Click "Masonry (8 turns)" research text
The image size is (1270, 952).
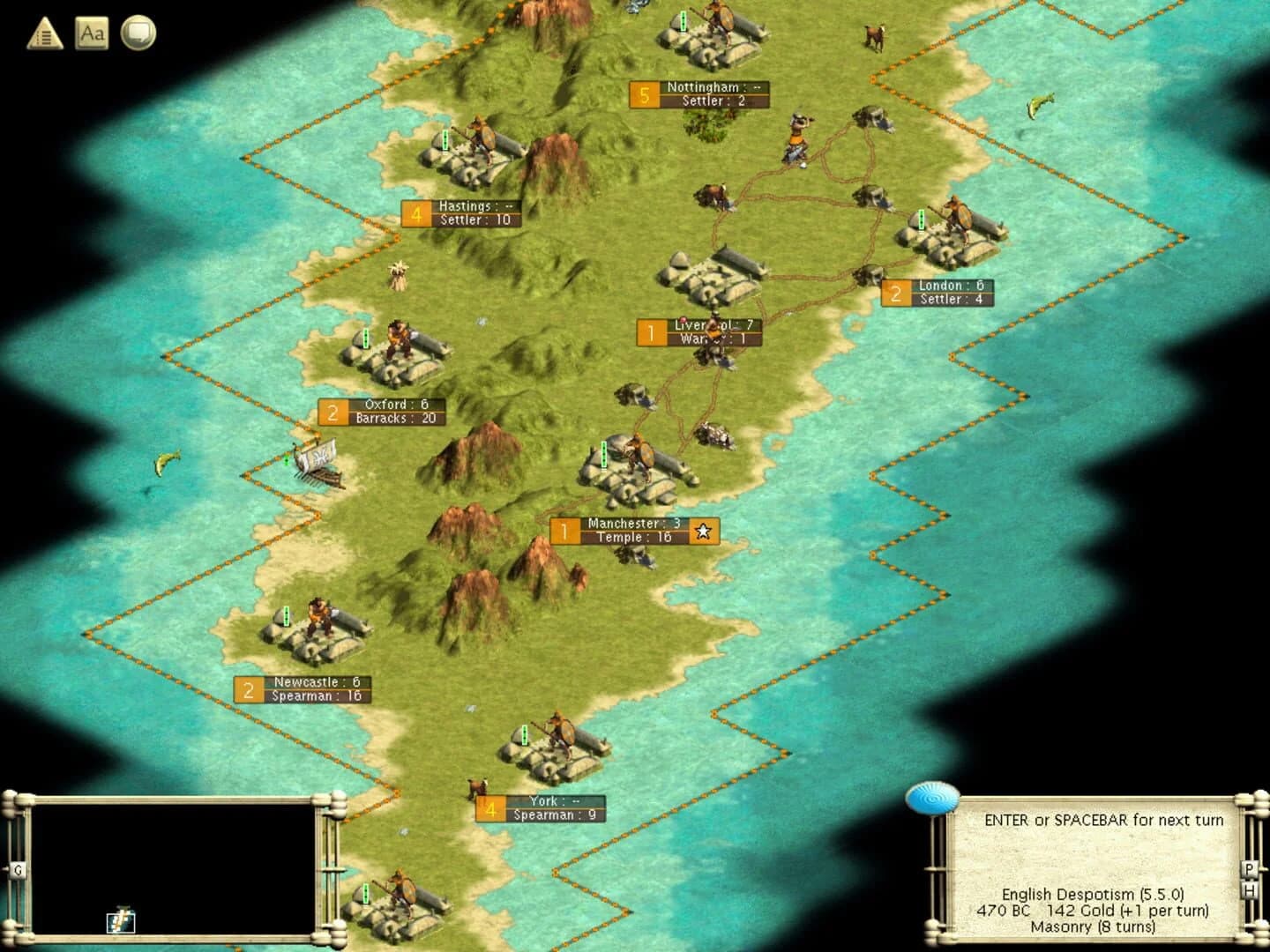(1094, 927)
